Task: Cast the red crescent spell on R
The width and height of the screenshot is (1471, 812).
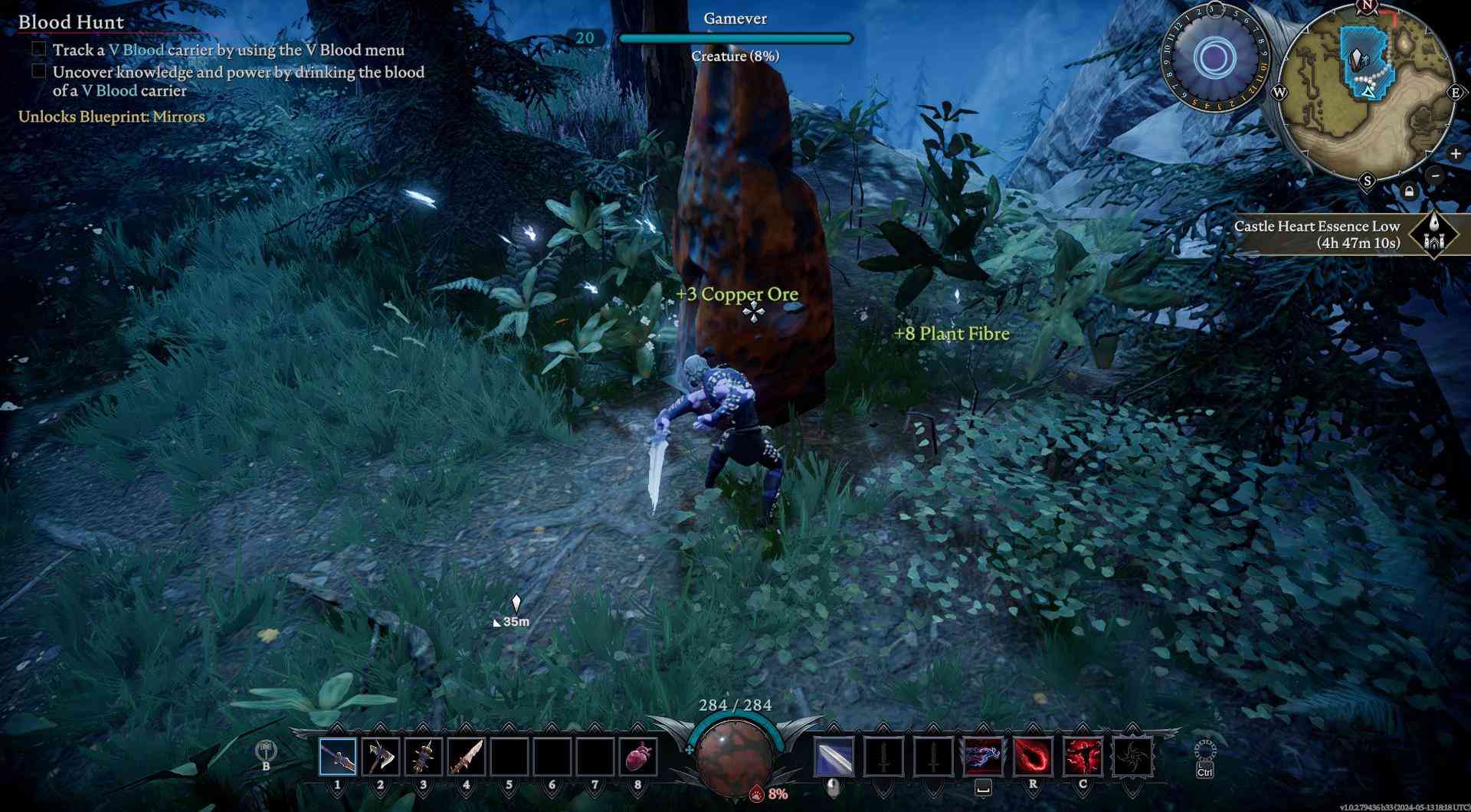Action: 1033,757
